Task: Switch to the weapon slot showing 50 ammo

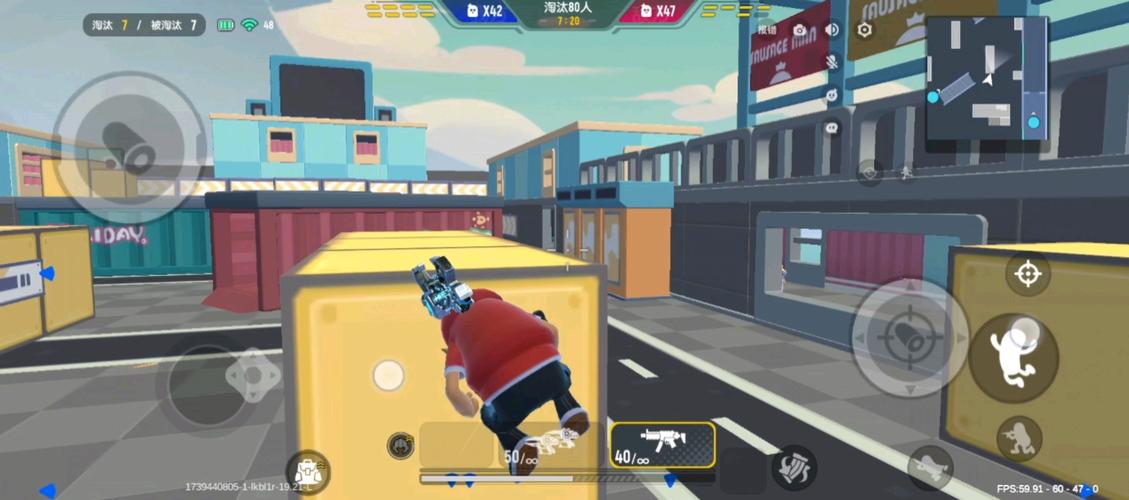Action: coord(540,446)
